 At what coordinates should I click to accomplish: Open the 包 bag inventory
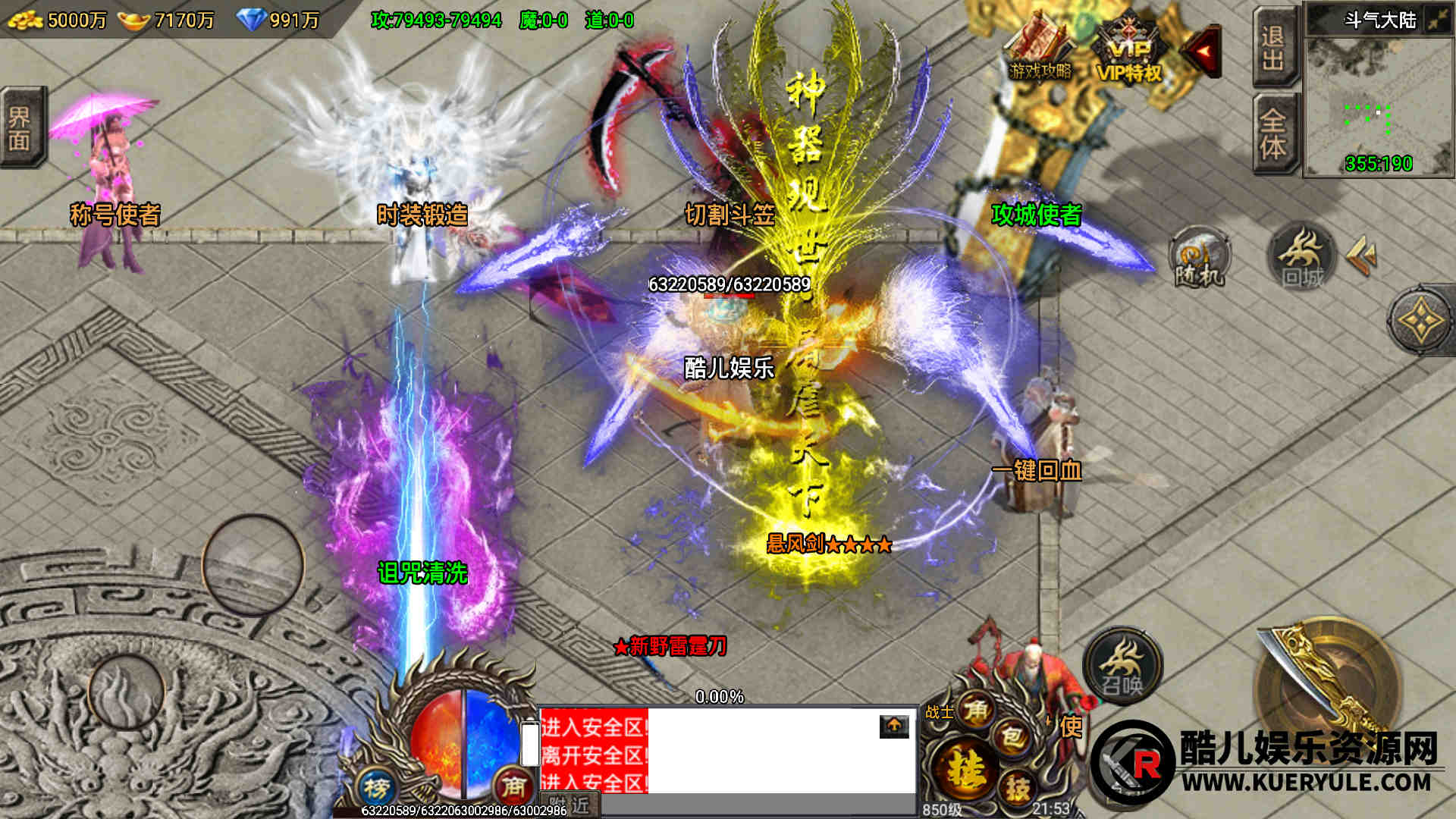click(1012, 736)
